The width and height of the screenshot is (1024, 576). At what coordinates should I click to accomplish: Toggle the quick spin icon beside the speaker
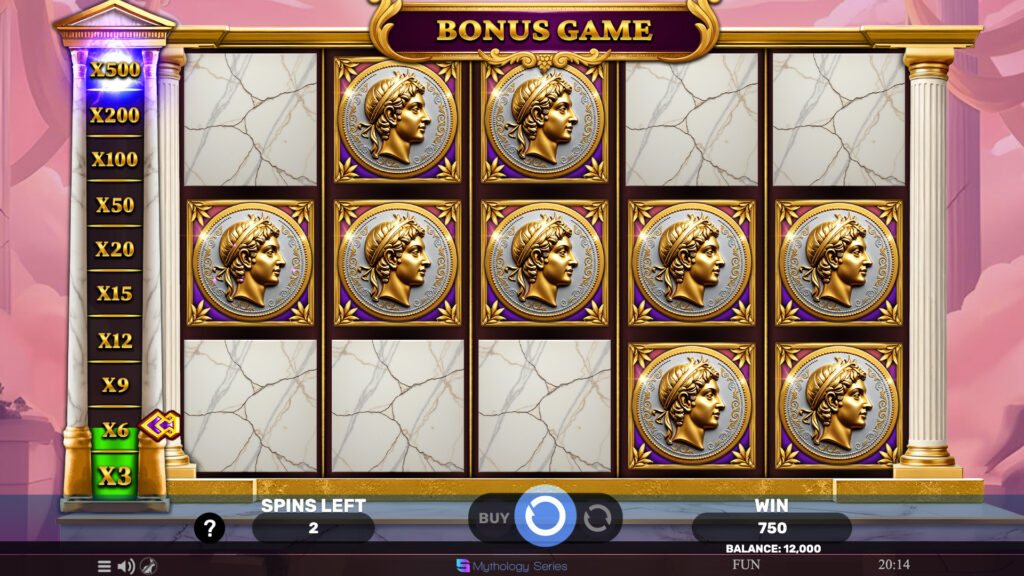[x=148, y=566]
